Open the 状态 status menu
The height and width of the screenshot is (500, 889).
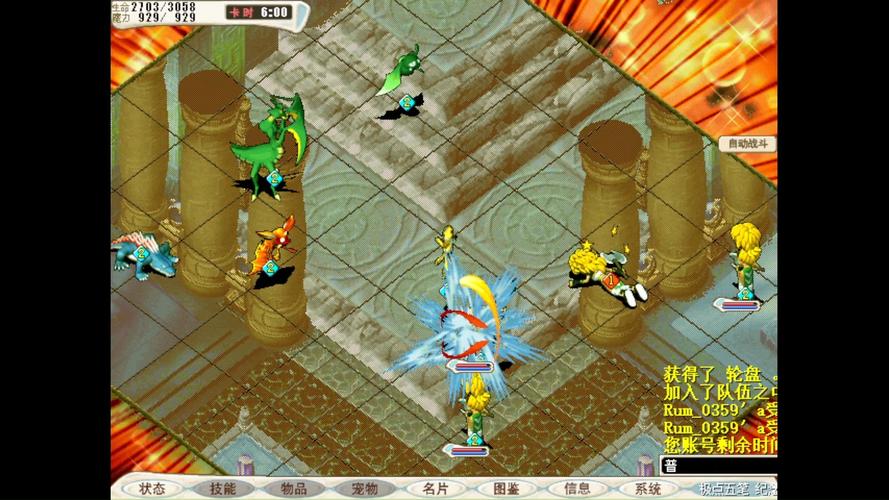(152, 489)
